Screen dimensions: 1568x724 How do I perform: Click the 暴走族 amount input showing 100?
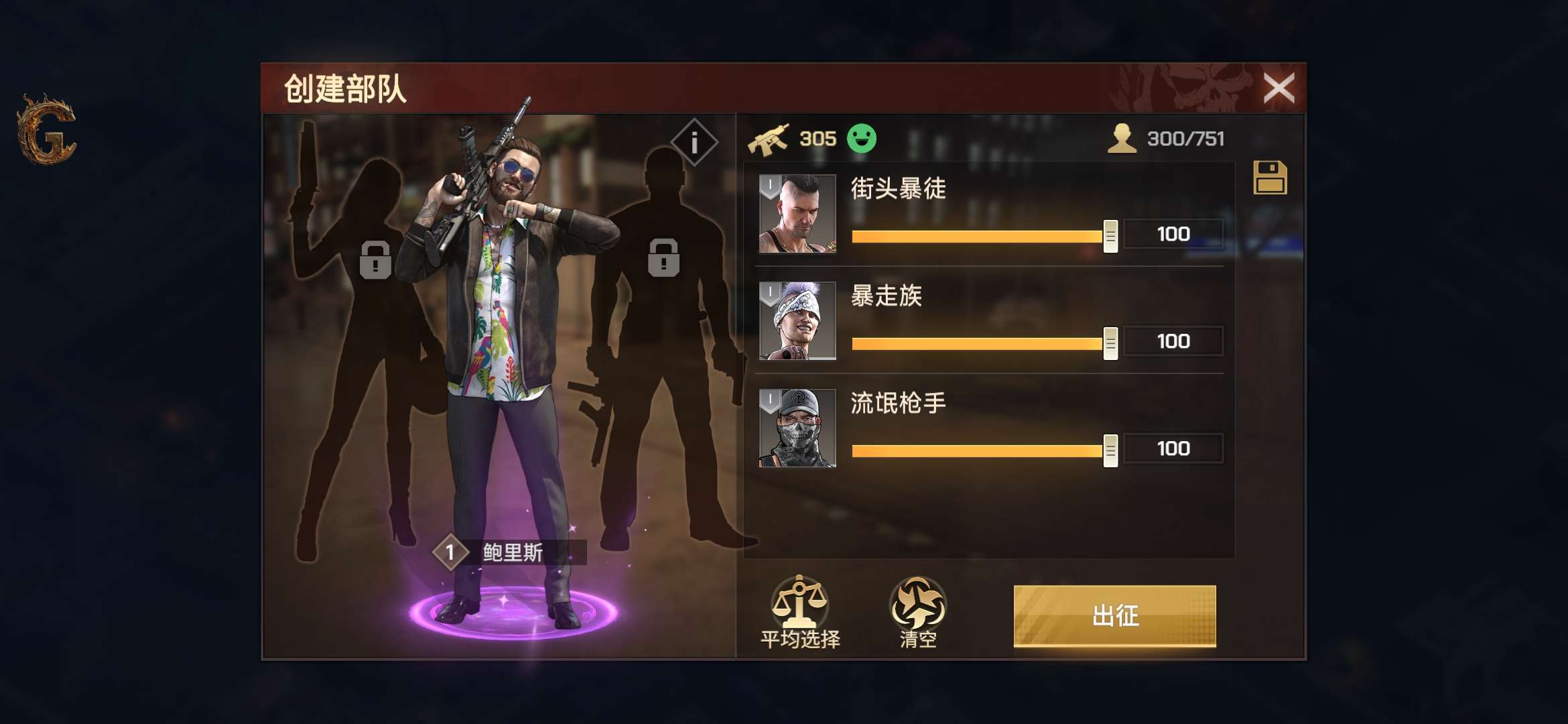[1173, 341]
